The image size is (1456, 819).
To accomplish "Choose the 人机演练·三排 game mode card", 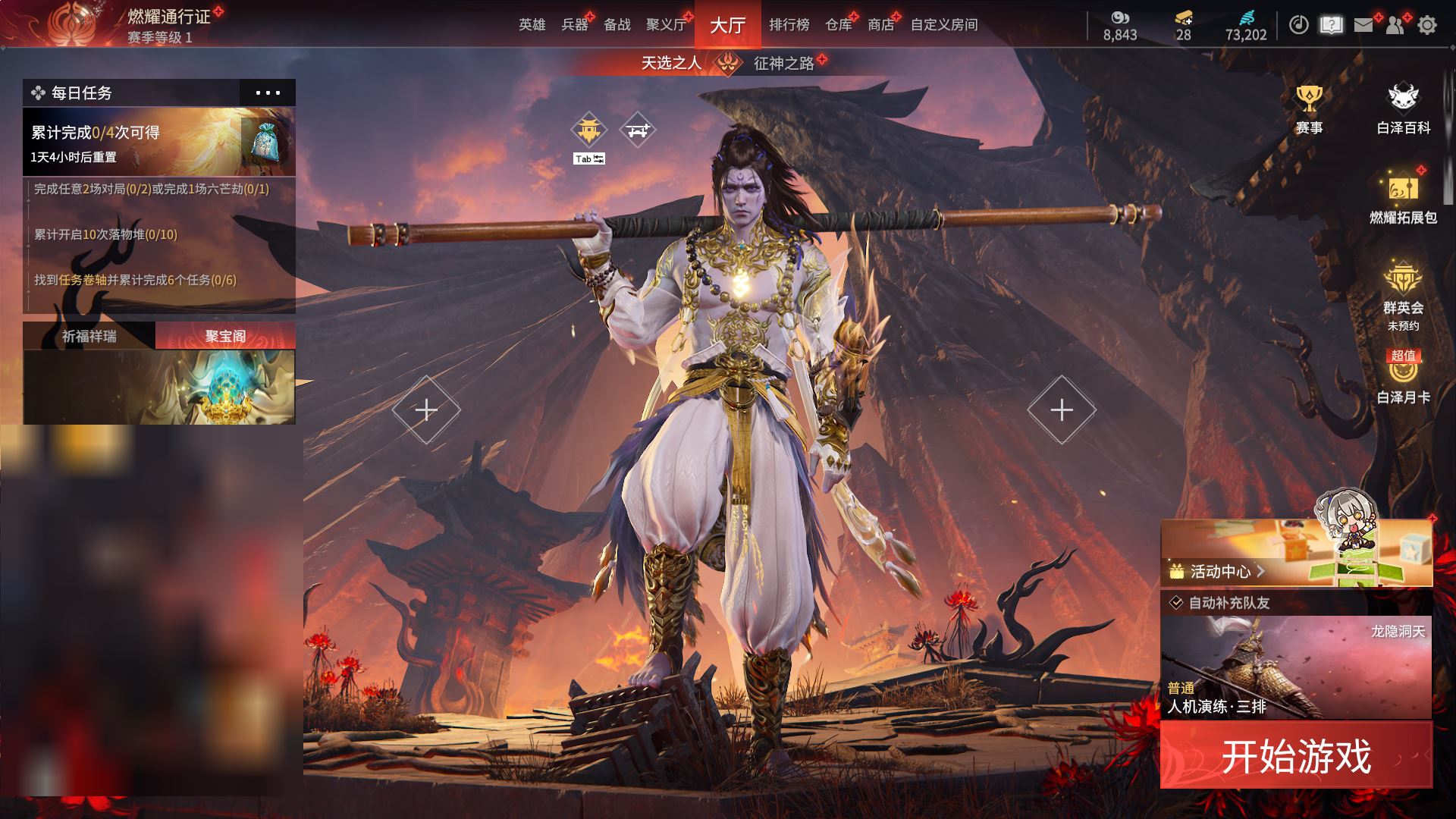I will pyautogui.click(x=1295, y=667).
